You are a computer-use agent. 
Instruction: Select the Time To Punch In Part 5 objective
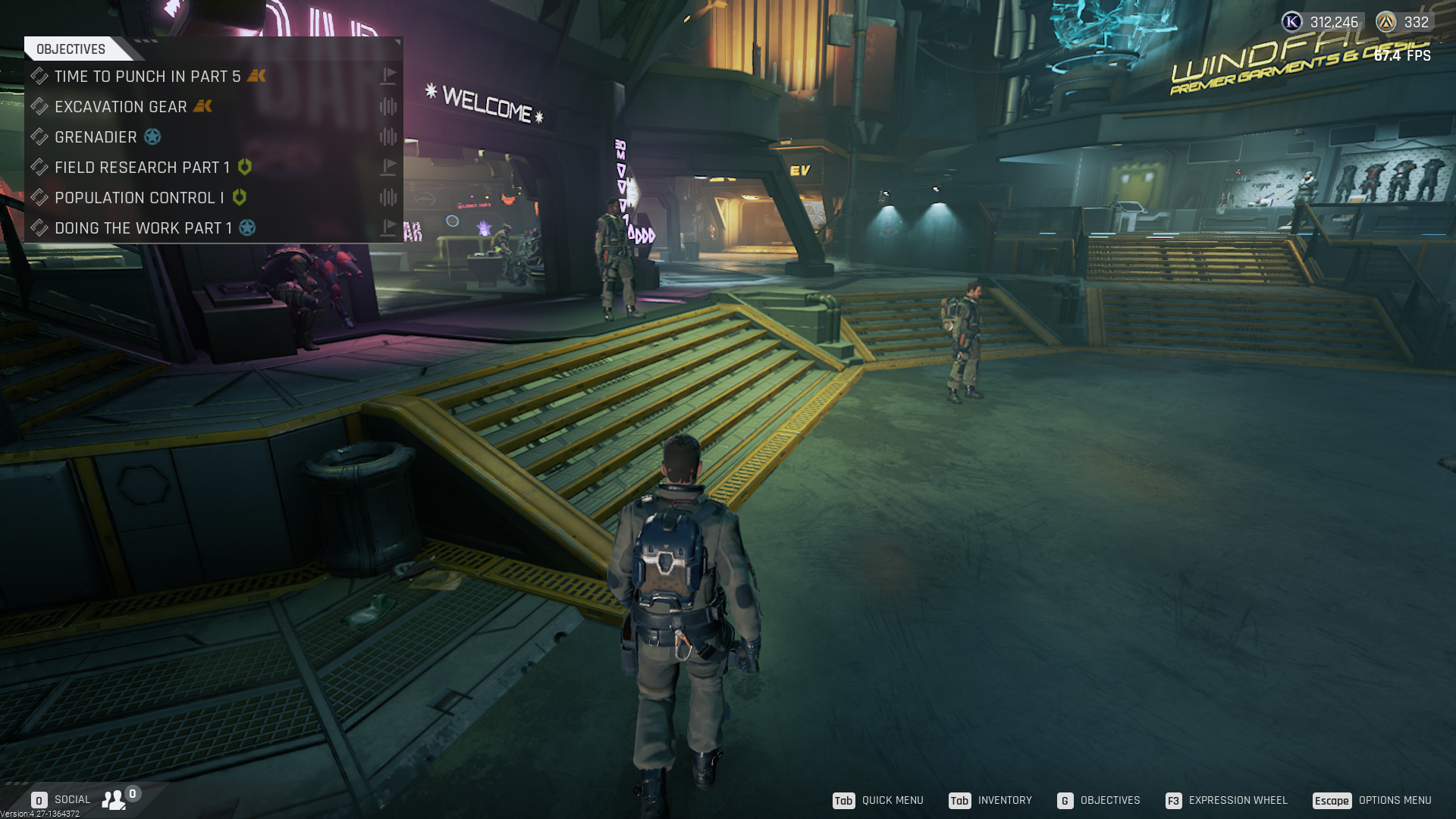tap(147, 77)
